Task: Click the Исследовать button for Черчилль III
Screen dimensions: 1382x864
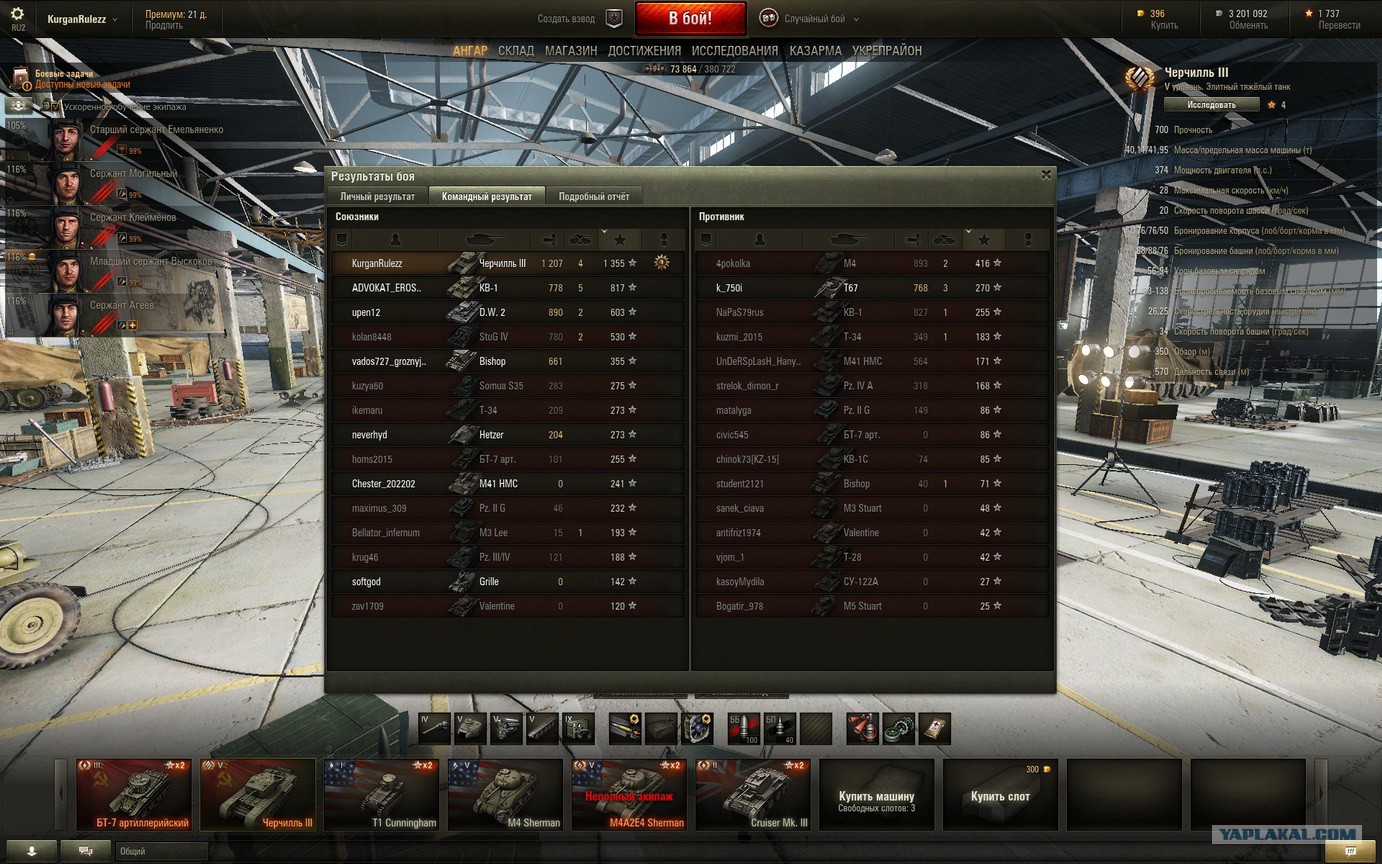Action: point(1210,105)
